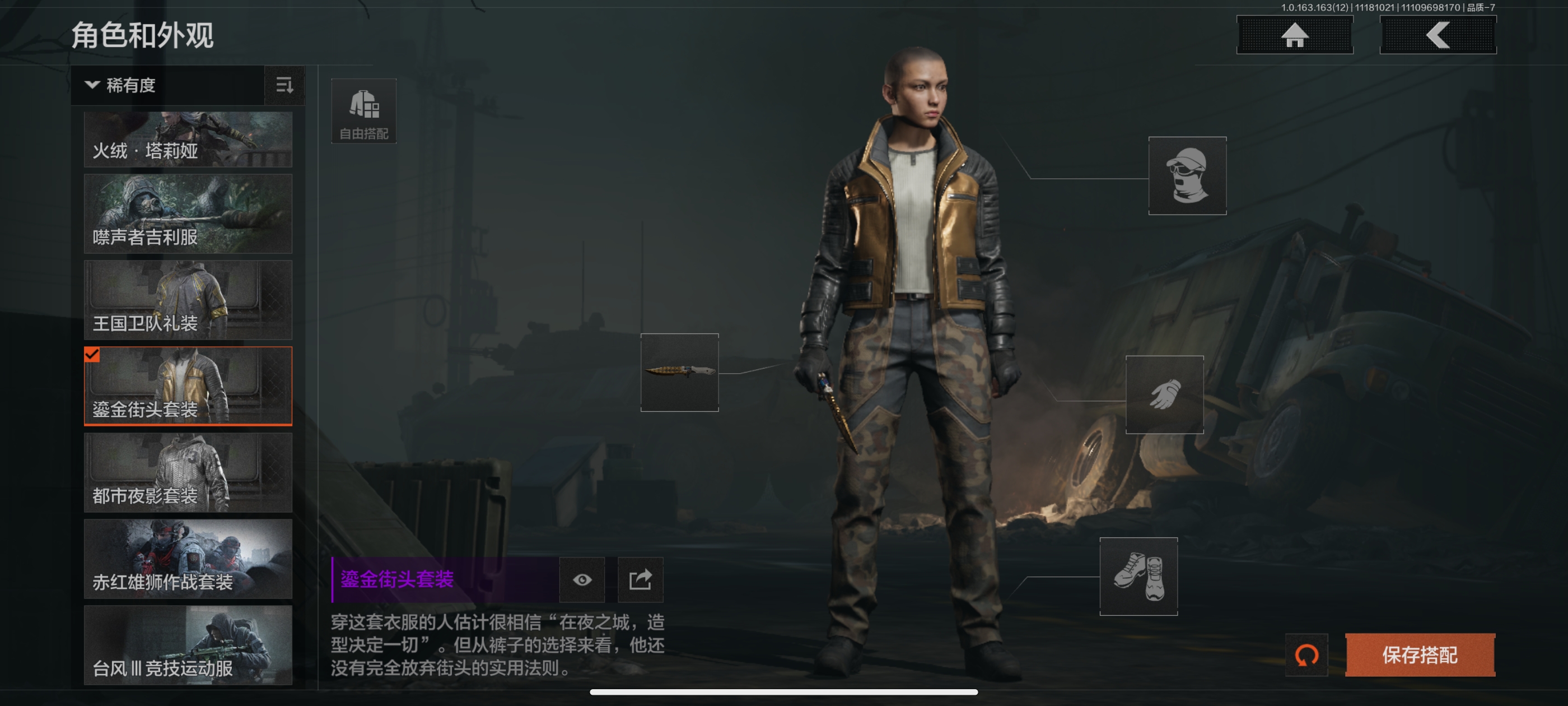
Task: Open 自由搭配 free outfit matching
Action: pyautogui.click(x=363, y=111)
